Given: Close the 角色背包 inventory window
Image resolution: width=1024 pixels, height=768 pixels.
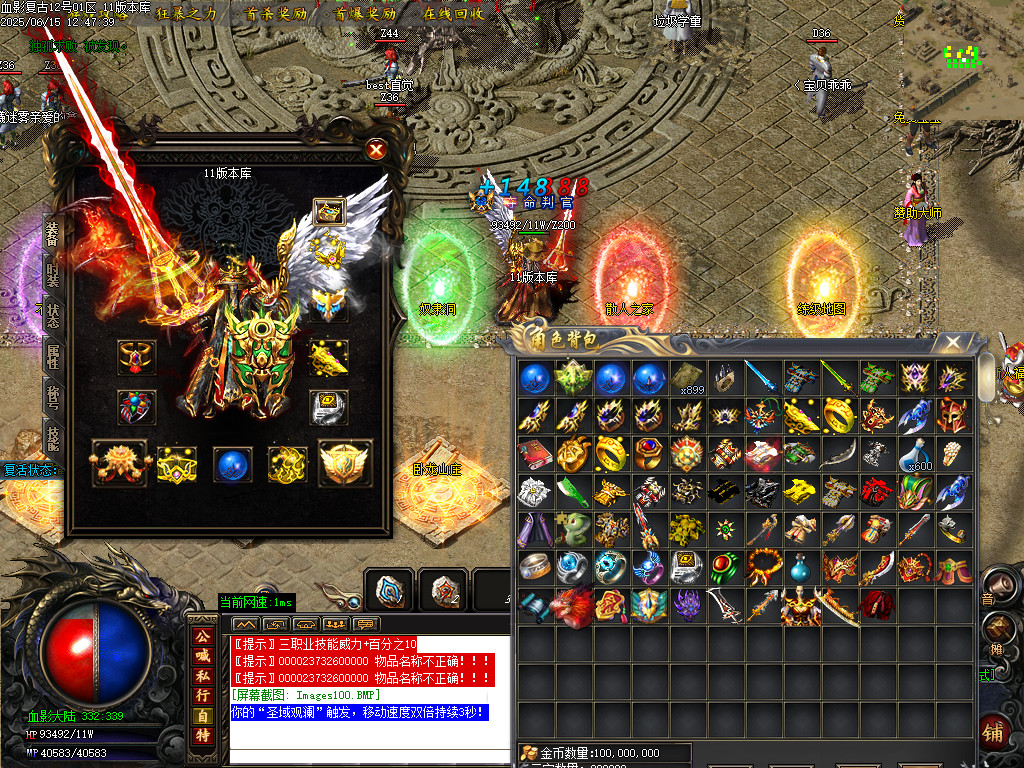Looking at the screenshot, I should [x=953, y=343].
